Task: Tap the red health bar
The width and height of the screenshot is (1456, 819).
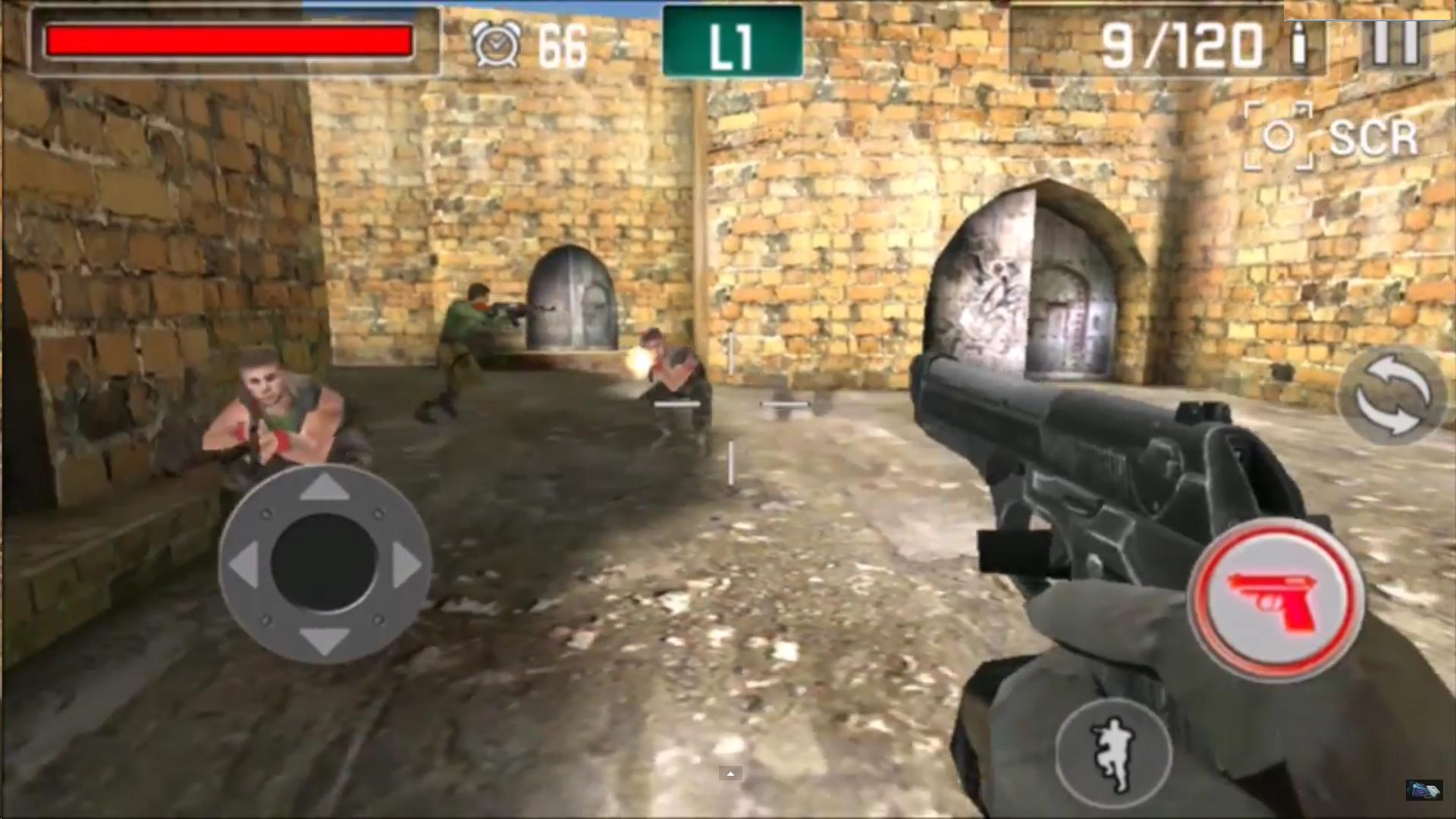Action: pyautogui.click(x=227, y=42)
